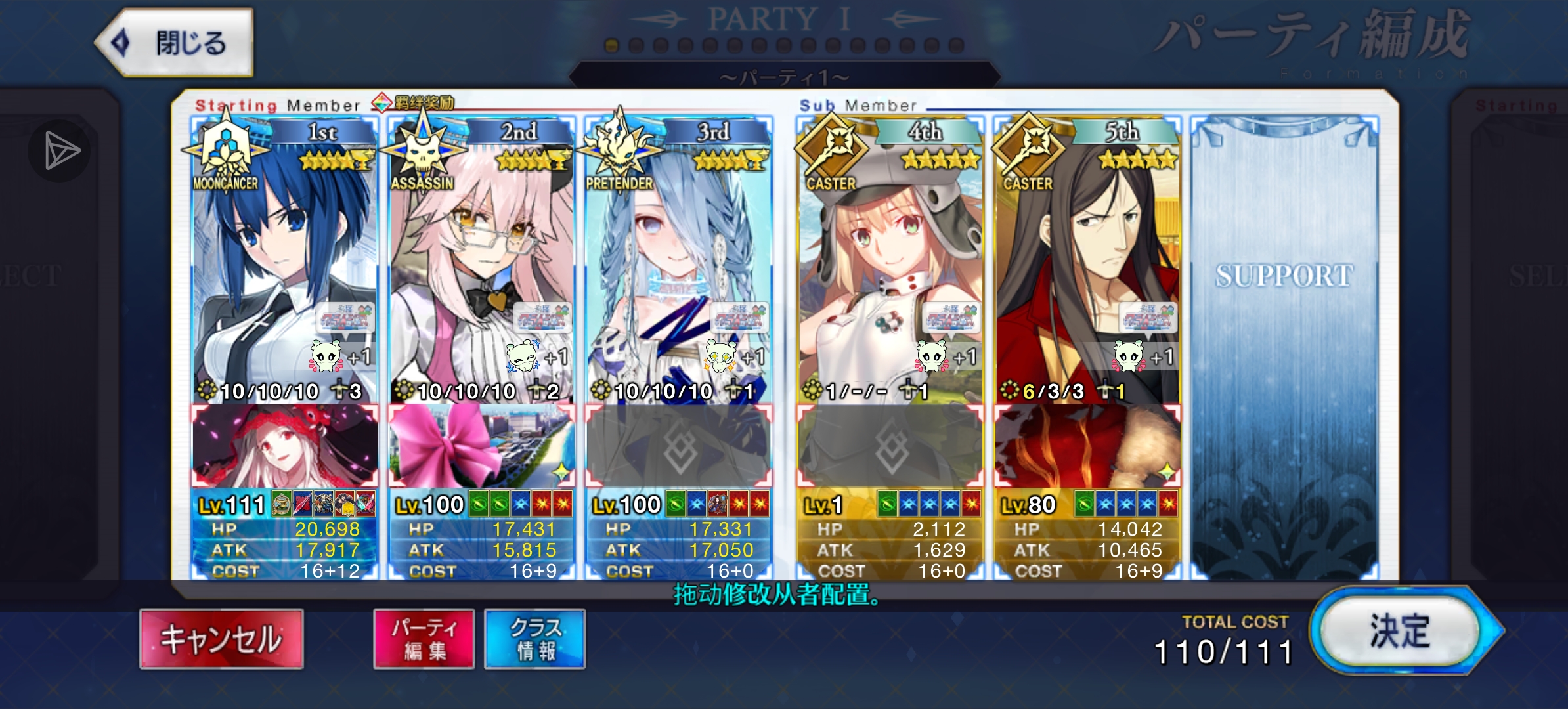
Task: Select the 1st slot Mooncancer servant card
Action: (x=284, y=263)
